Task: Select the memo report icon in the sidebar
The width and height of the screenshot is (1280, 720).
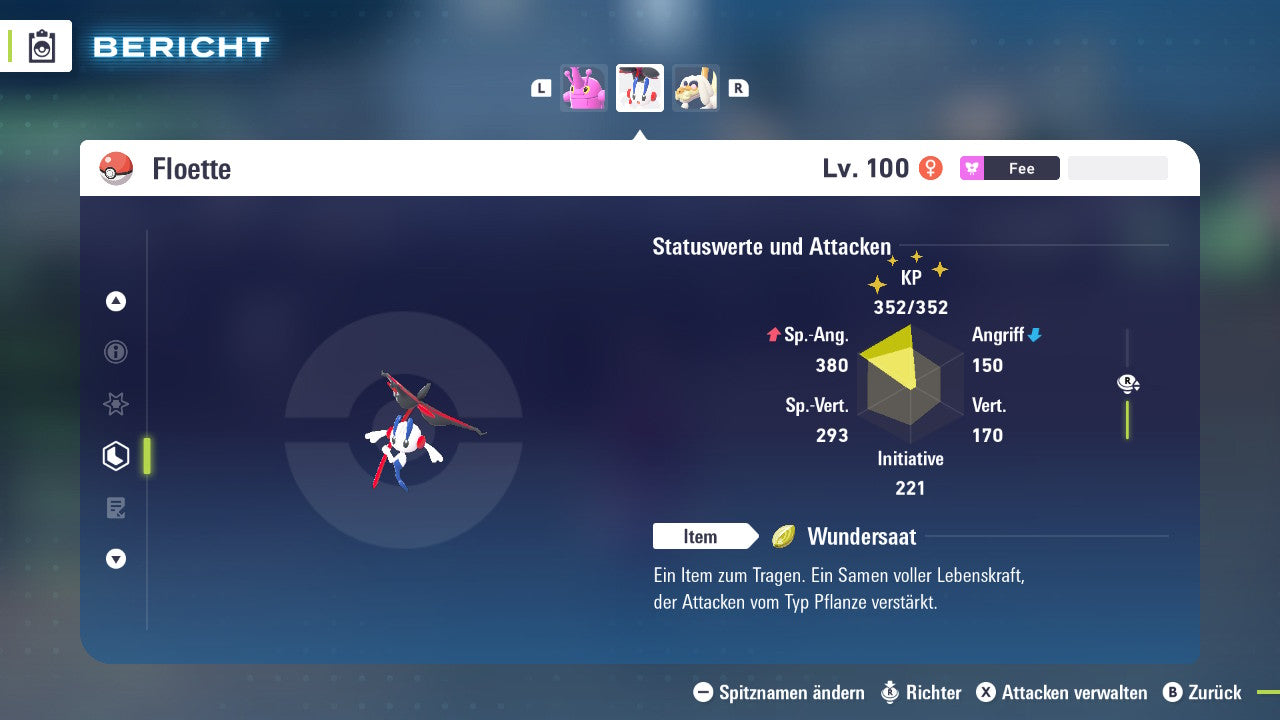Action: click(115, 507)
